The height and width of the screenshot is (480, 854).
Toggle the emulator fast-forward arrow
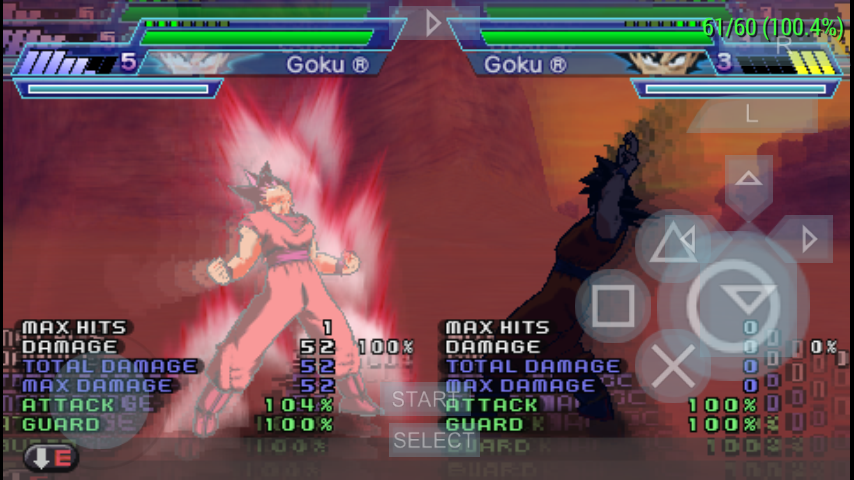coord(432,23)
